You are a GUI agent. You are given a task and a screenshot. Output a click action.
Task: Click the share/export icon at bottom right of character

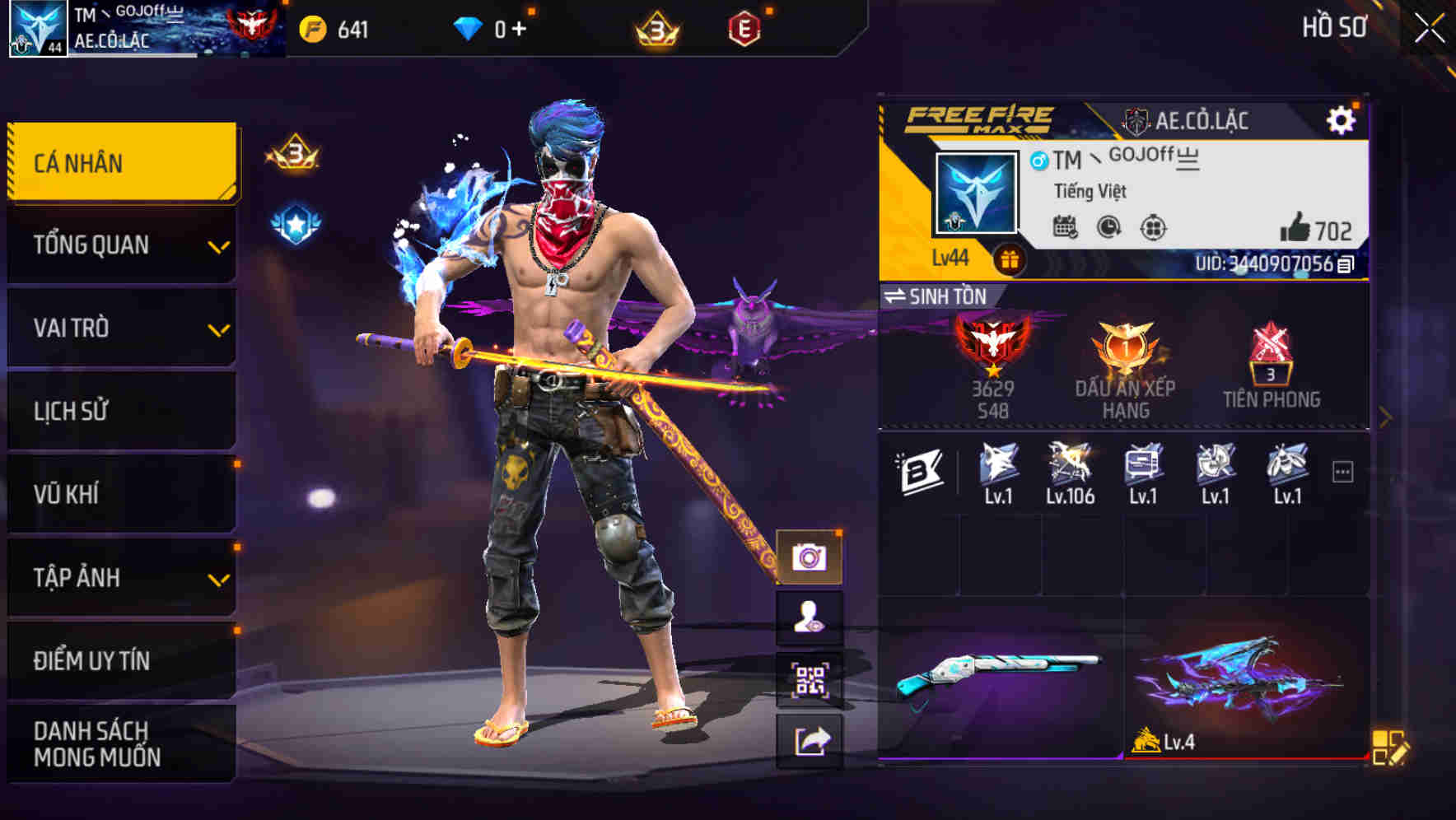point(810,739)
